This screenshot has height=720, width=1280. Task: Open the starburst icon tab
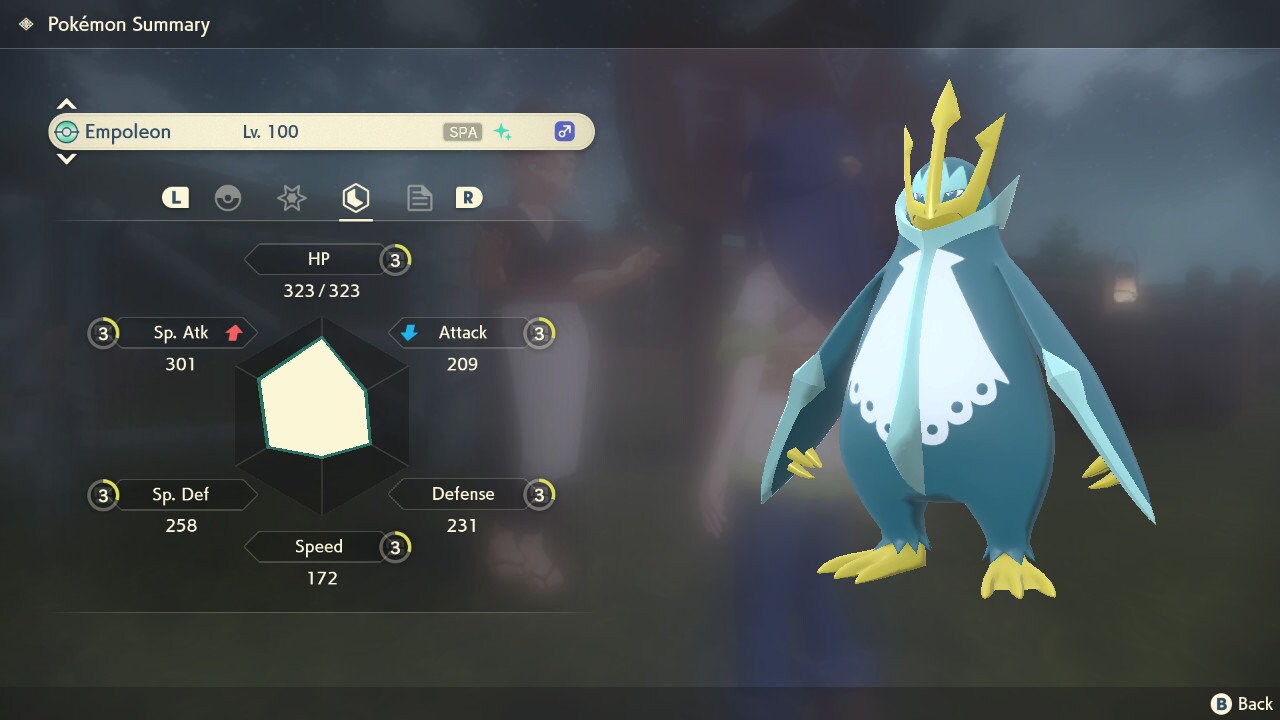[291, 198]
